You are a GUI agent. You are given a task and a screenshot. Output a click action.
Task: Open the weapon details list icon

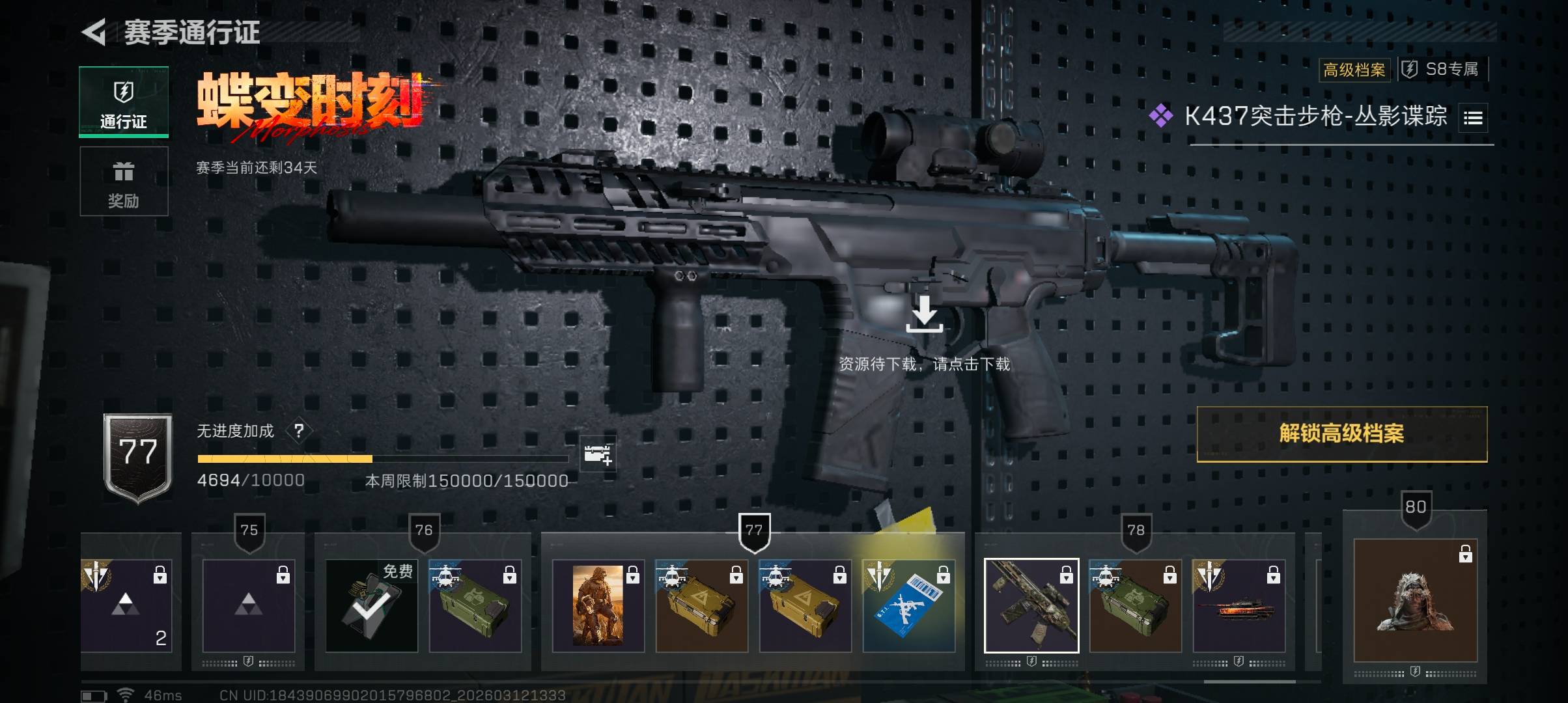pos(1473,118)
